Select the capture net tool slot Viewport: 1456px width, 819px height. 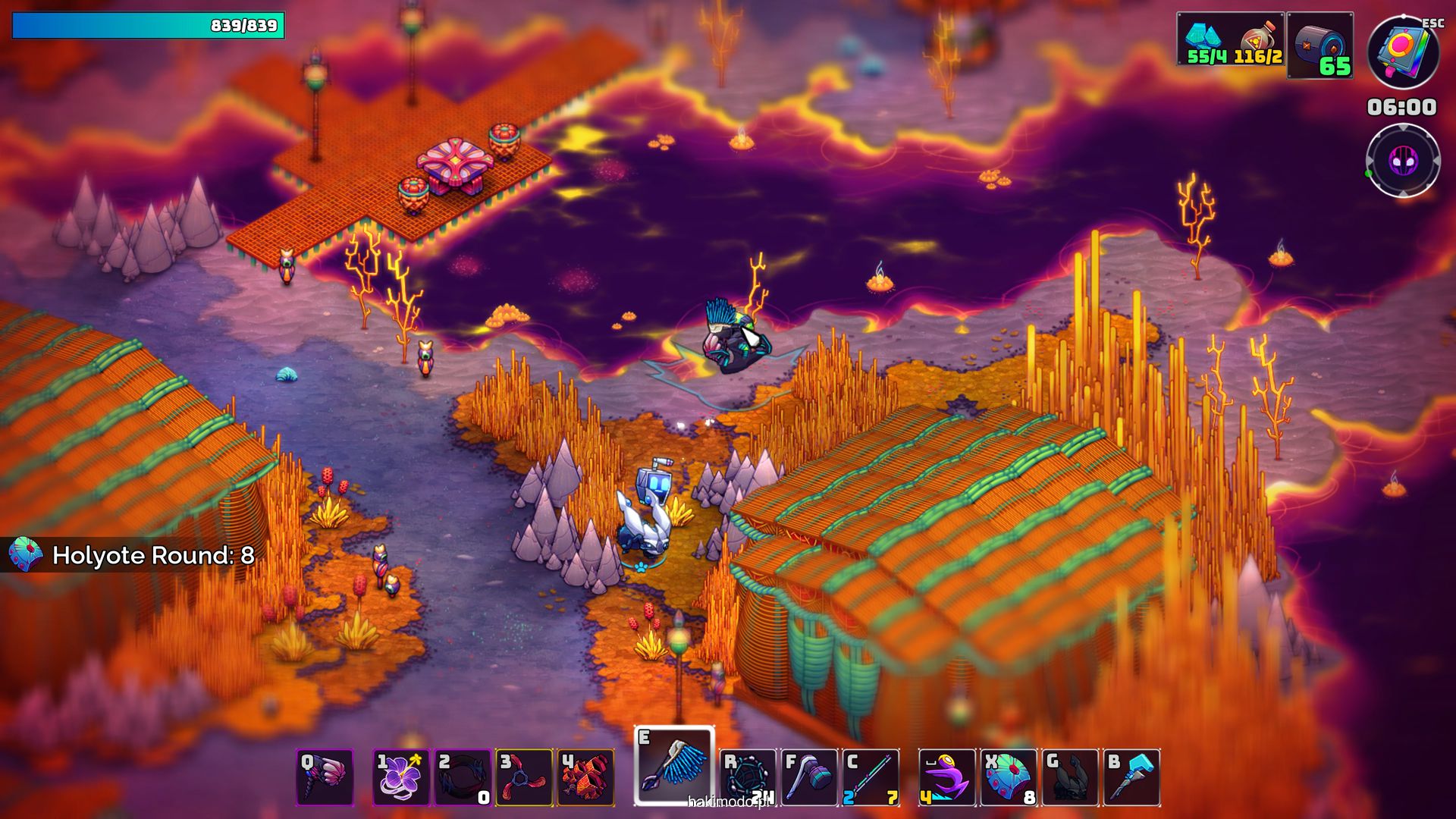coord(748,777)
